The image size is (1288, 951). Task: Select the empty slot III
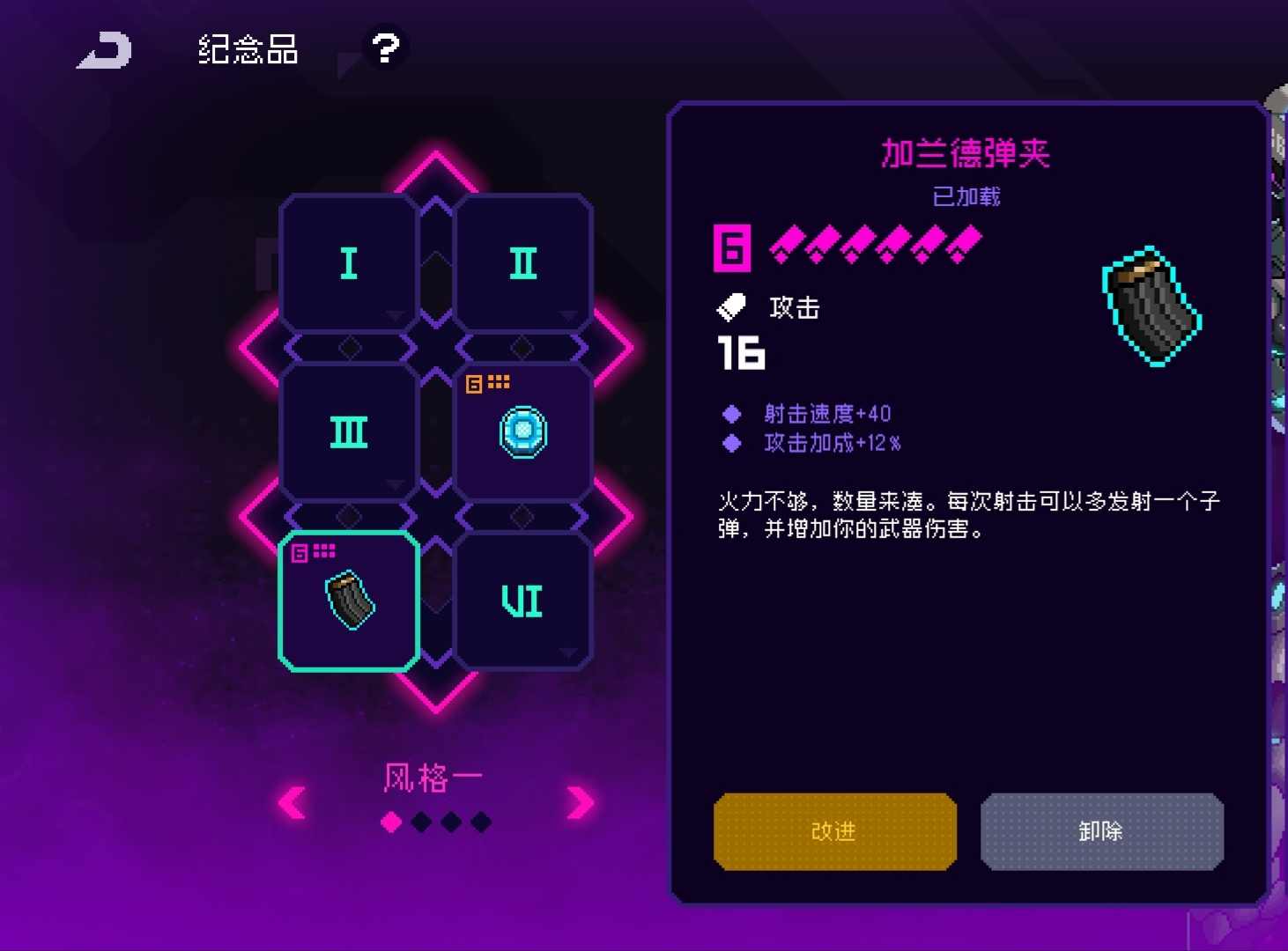click(x=348, y=431)
